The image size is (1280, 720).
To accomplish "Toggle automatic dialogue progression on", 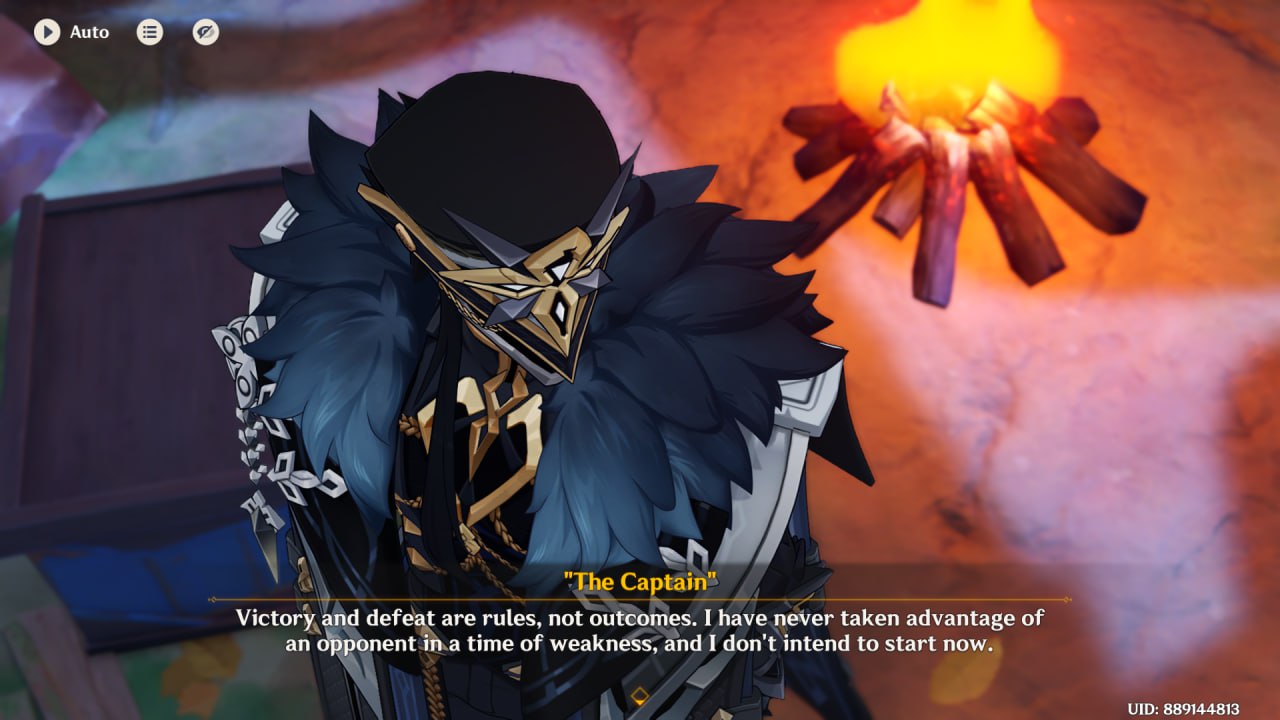I will pos(45,31).
